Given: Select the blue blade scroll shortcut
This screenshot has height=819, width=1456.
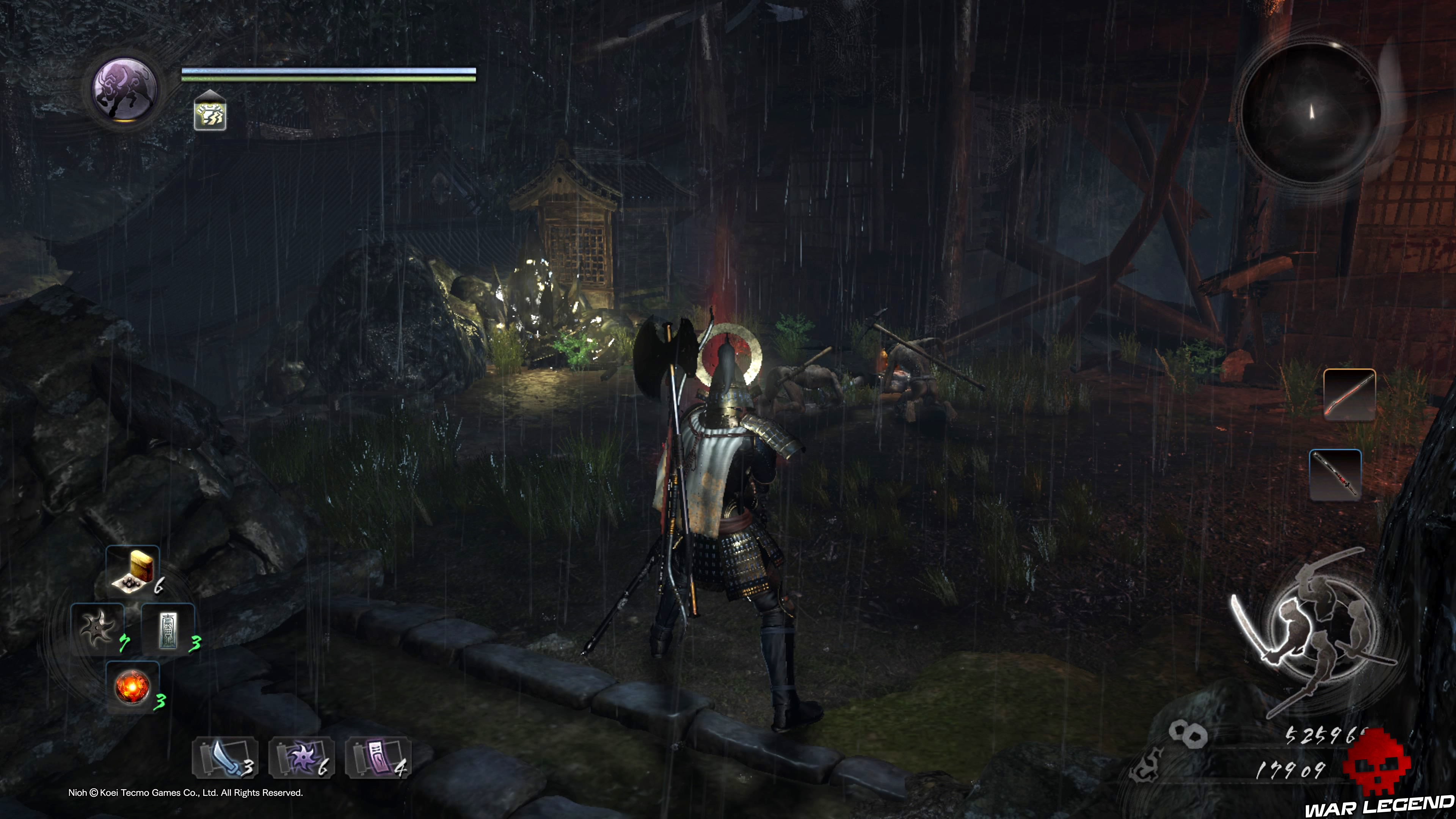Looking at the screenshot, I should 225,758.
